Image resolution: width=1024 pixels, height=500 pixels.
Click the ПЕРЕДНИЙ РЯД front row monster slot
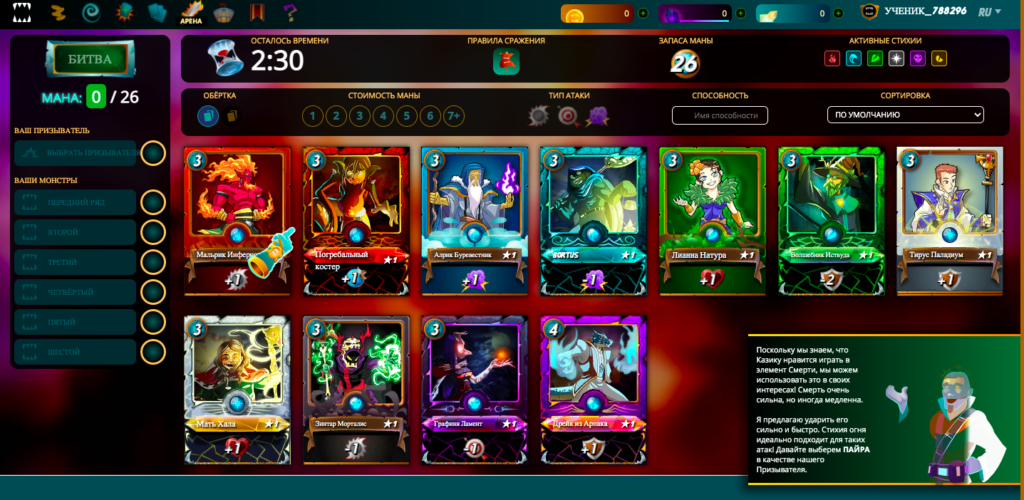coord(76,202)
